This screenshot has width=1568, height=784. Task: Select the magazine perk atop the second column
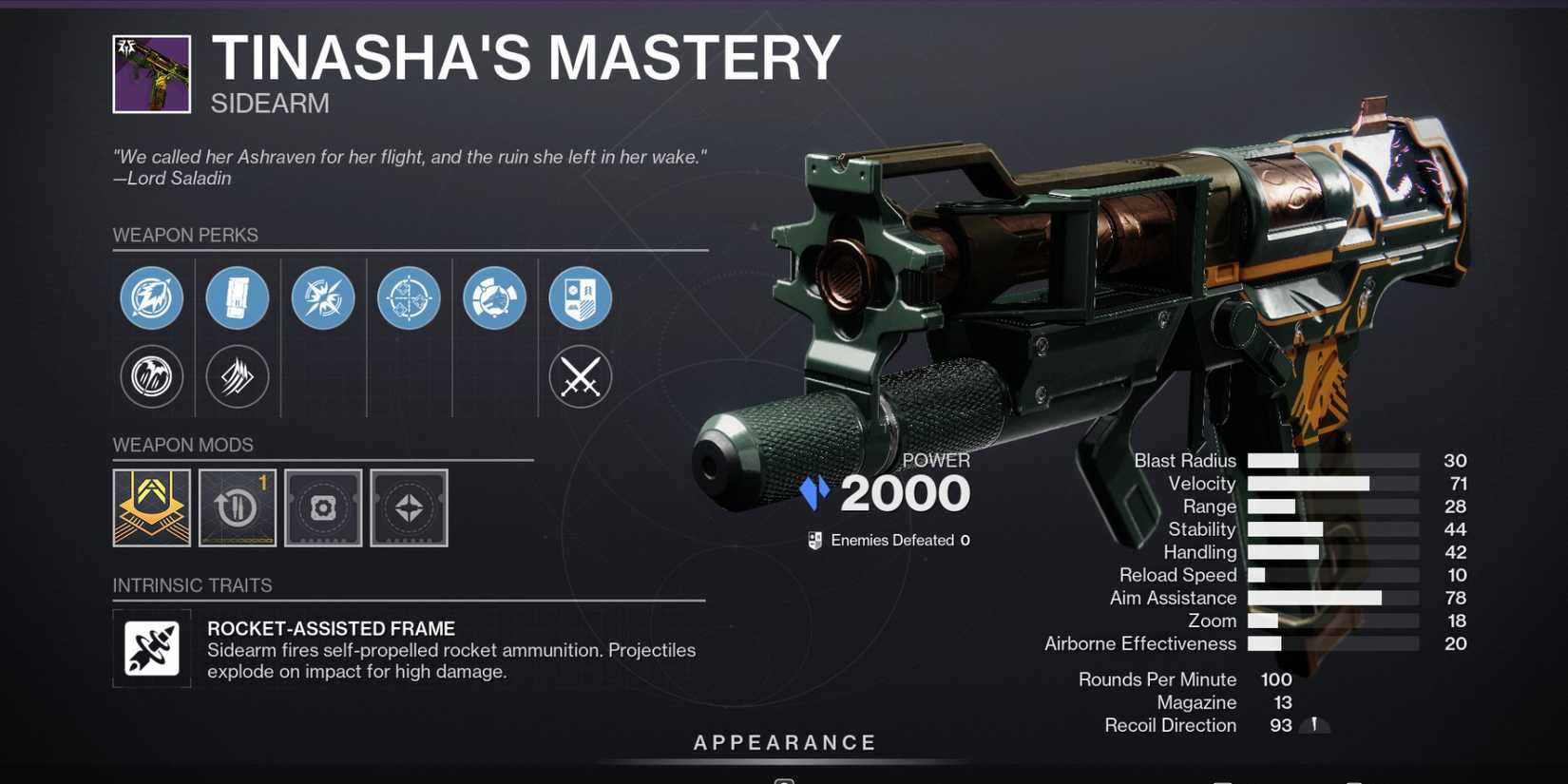[238, 297]
